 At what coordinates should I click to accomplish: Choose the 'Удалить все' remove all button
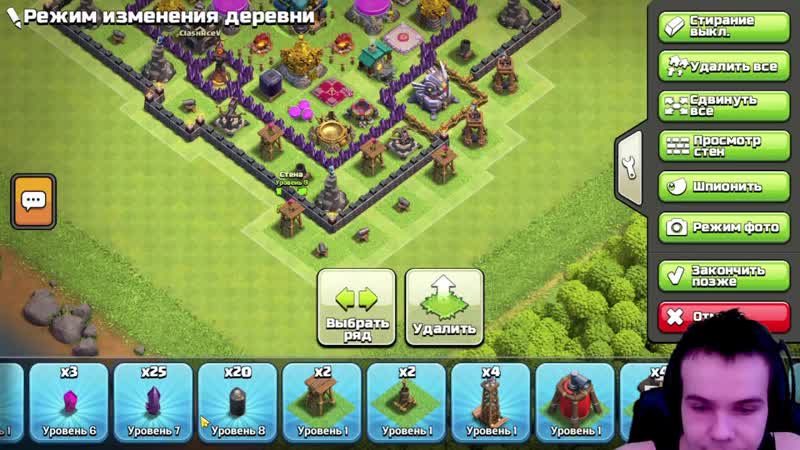coord(718,66)
